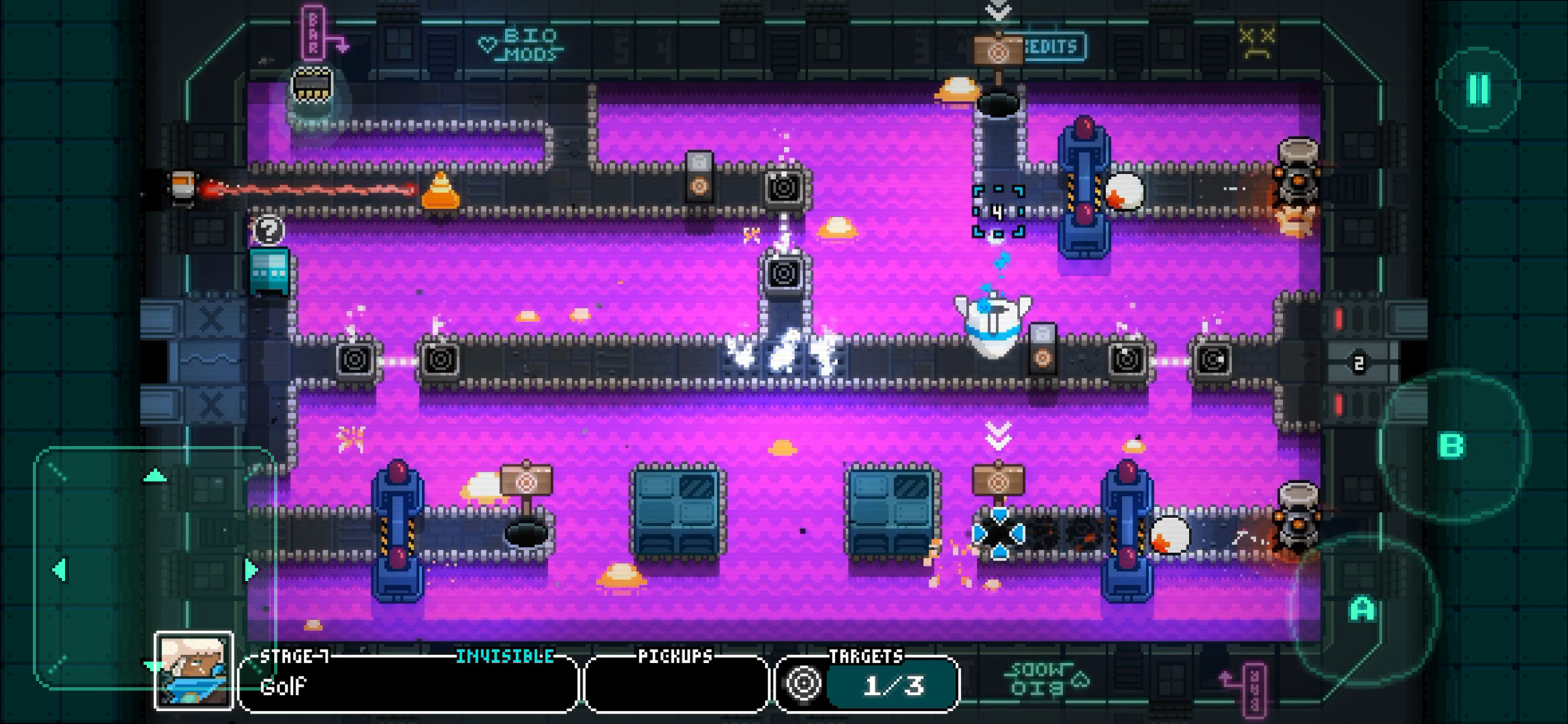
Task: Tap the A action button
Action: click(x=1362, y=609)
